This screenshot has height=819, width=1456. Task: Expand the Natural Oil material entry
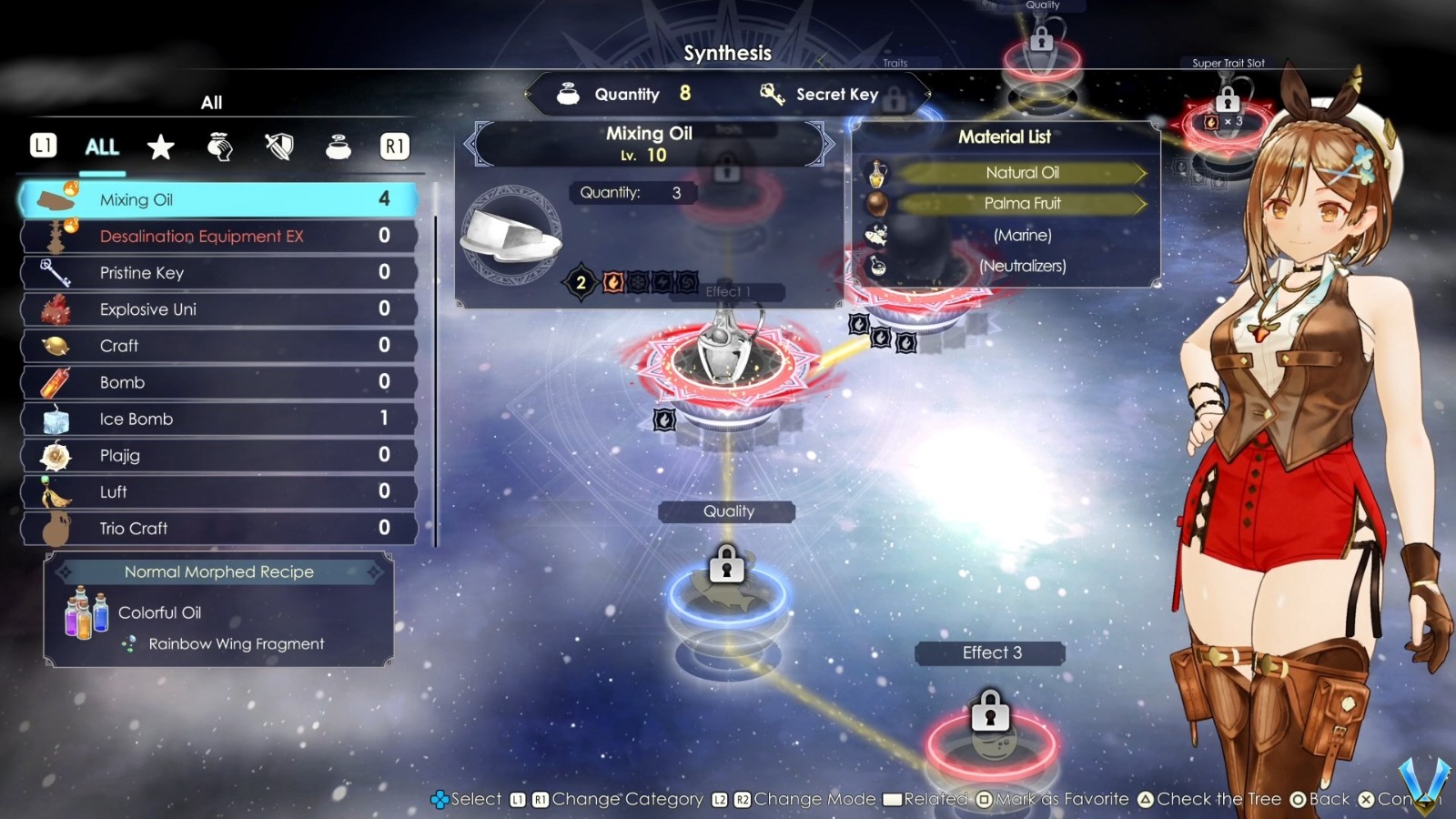[x=1022, y=172]
